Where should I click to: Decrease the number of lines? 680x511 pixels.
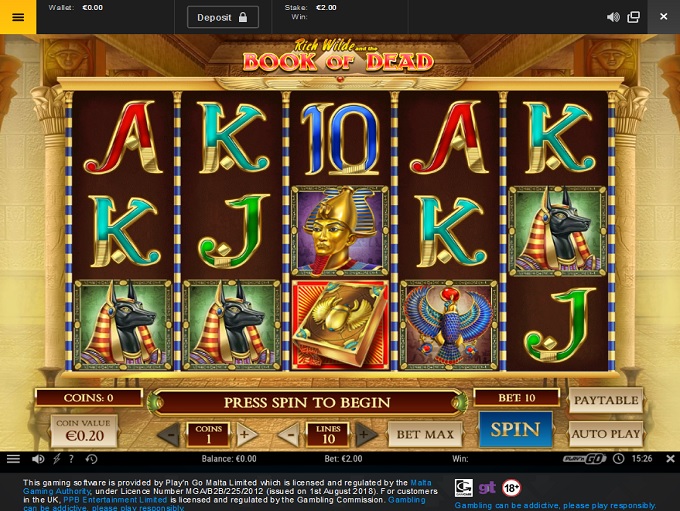(288, 435)
